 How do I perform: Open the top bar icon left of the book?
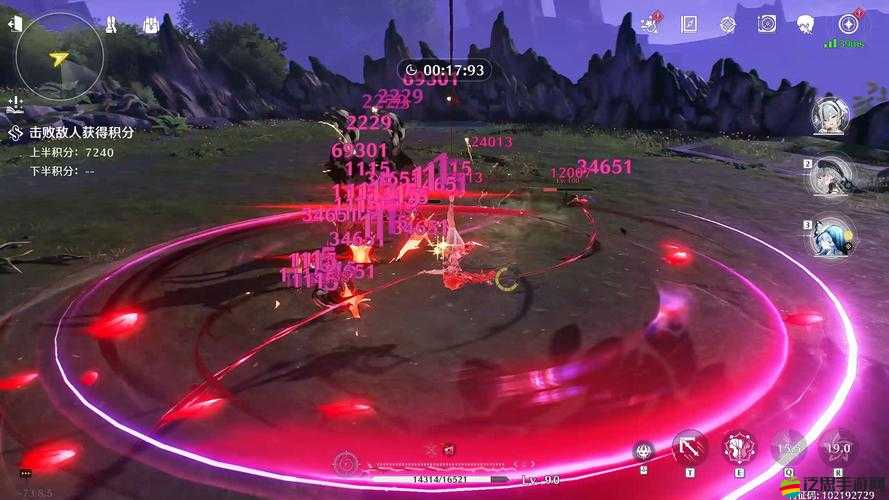coord(649,24)
